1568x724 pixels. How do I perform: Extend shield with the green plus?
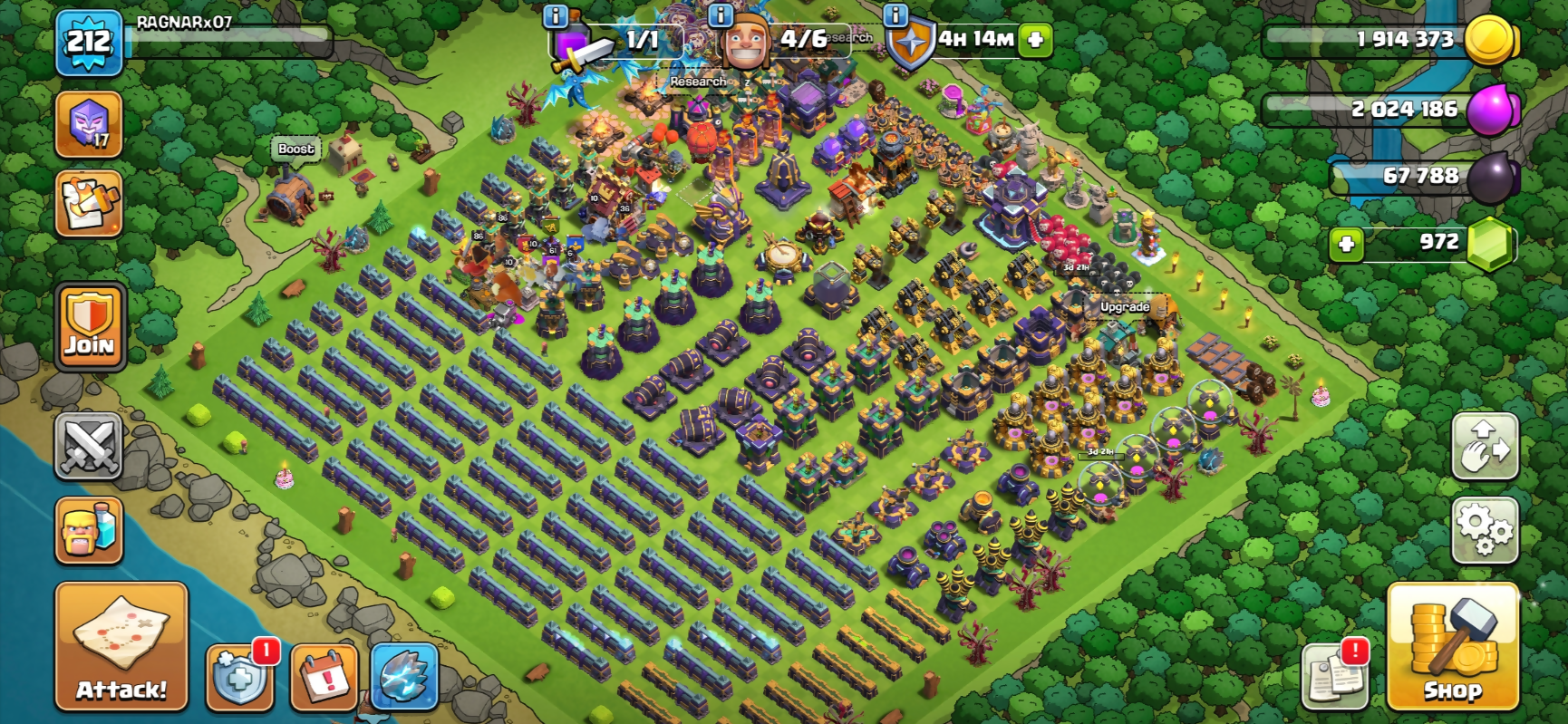[1035, 40]
